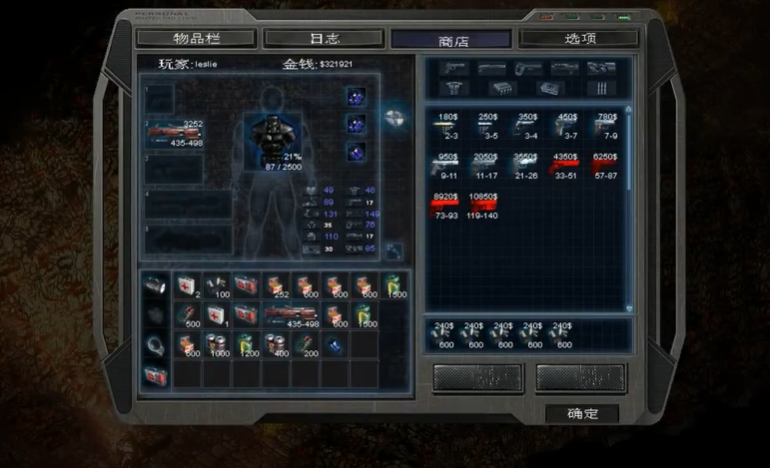Select the flashlight equipment slot
The height and width of the screenshot is (468, 770).
tap(155, 286)
